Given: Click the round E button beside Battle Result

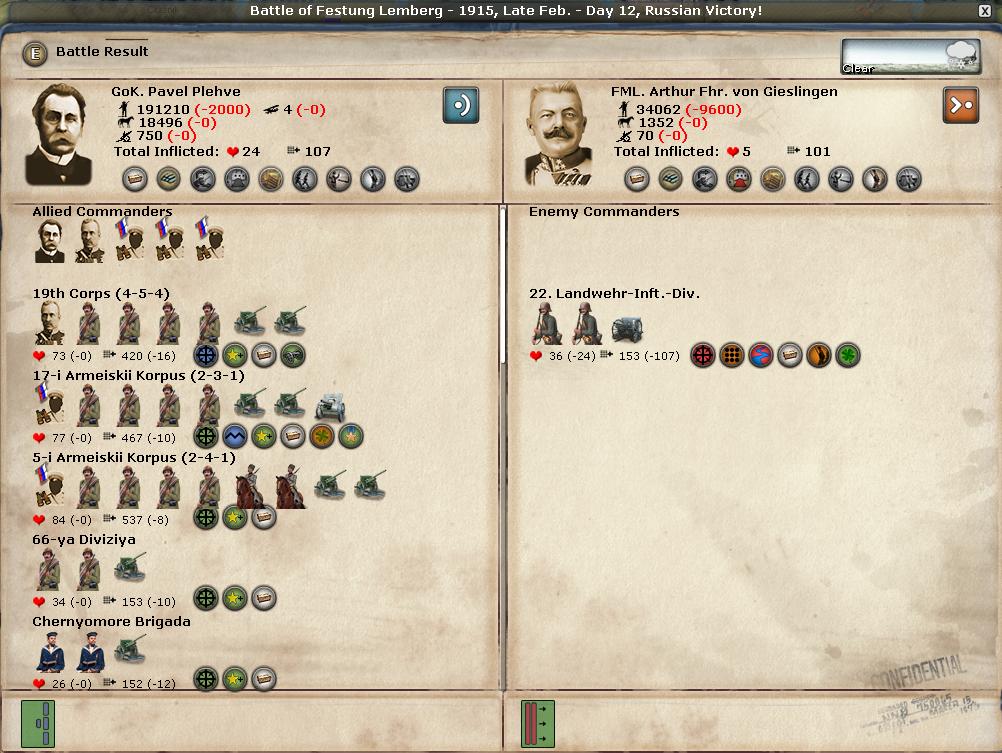Looking at the screenshot, I should pos(37,53).
